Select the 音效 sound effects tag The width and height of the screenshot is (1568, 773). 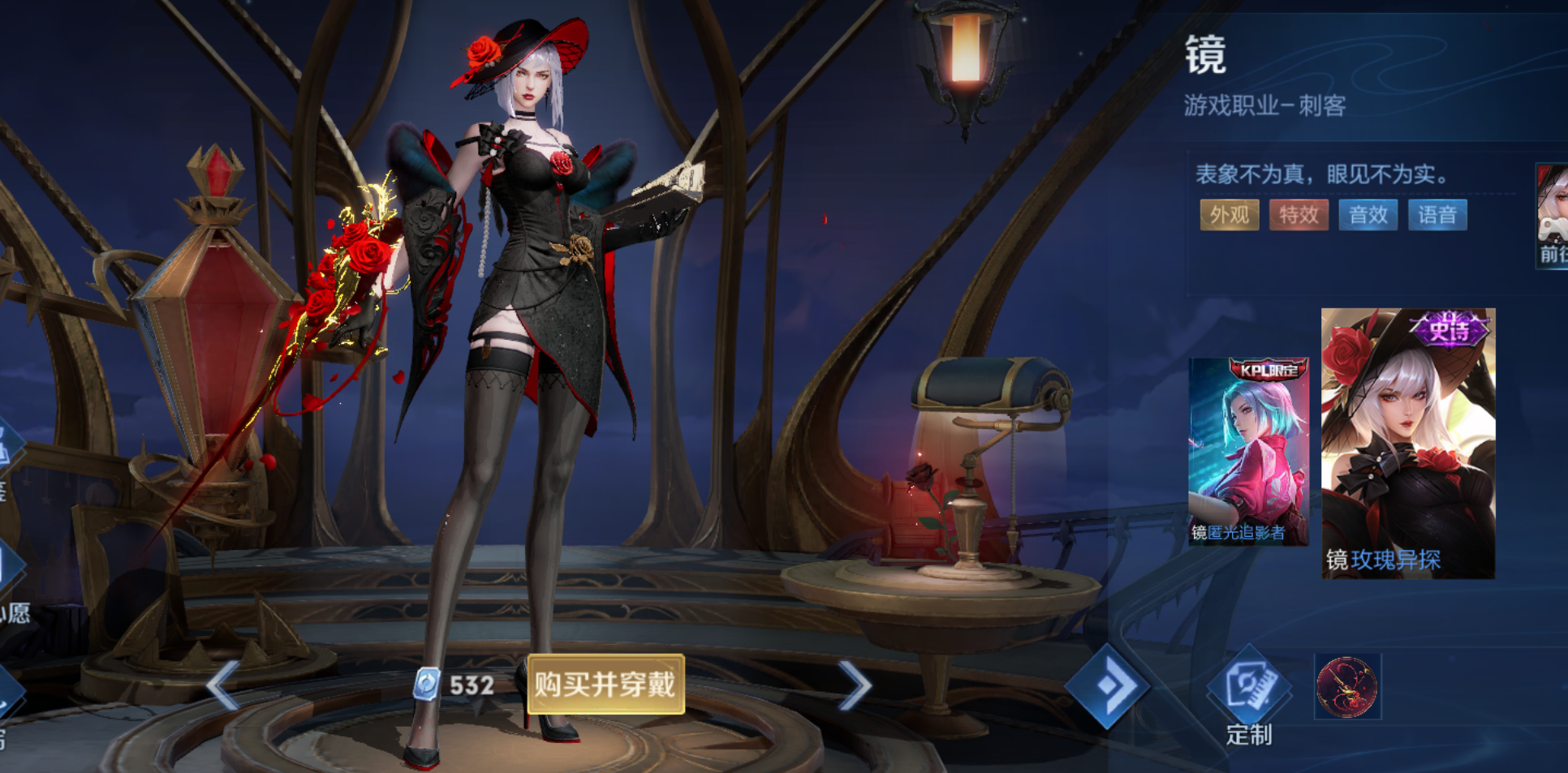coord(1368,215)
